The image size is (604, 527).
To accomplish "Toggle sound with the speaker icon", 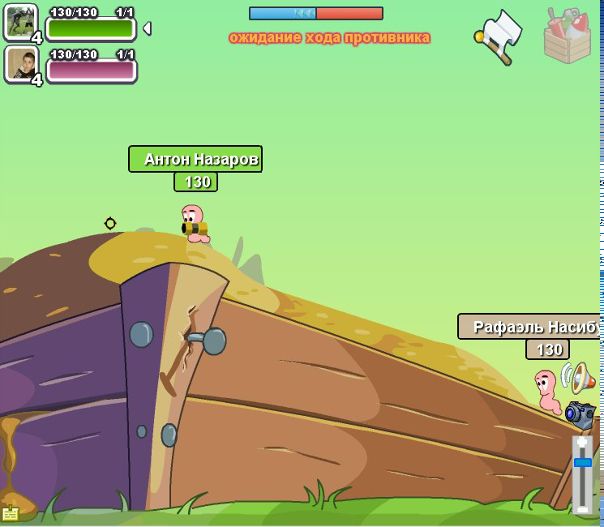I will [582, 378].
